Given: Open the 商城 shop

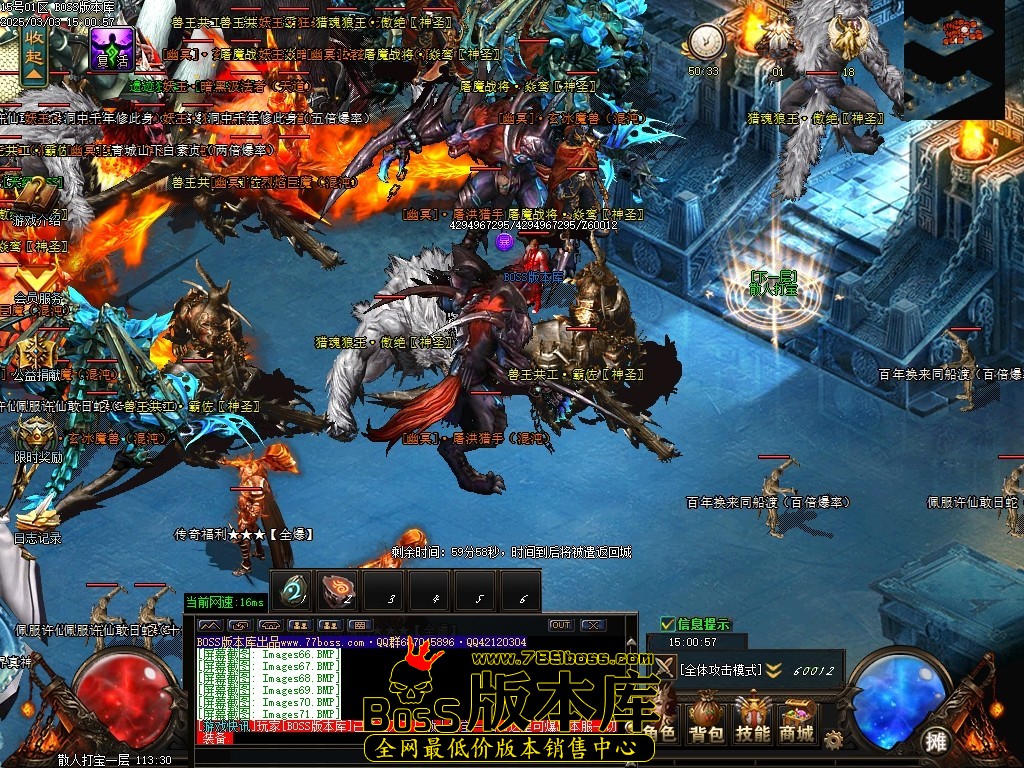Looking at the screenshot, I should 797,720.
